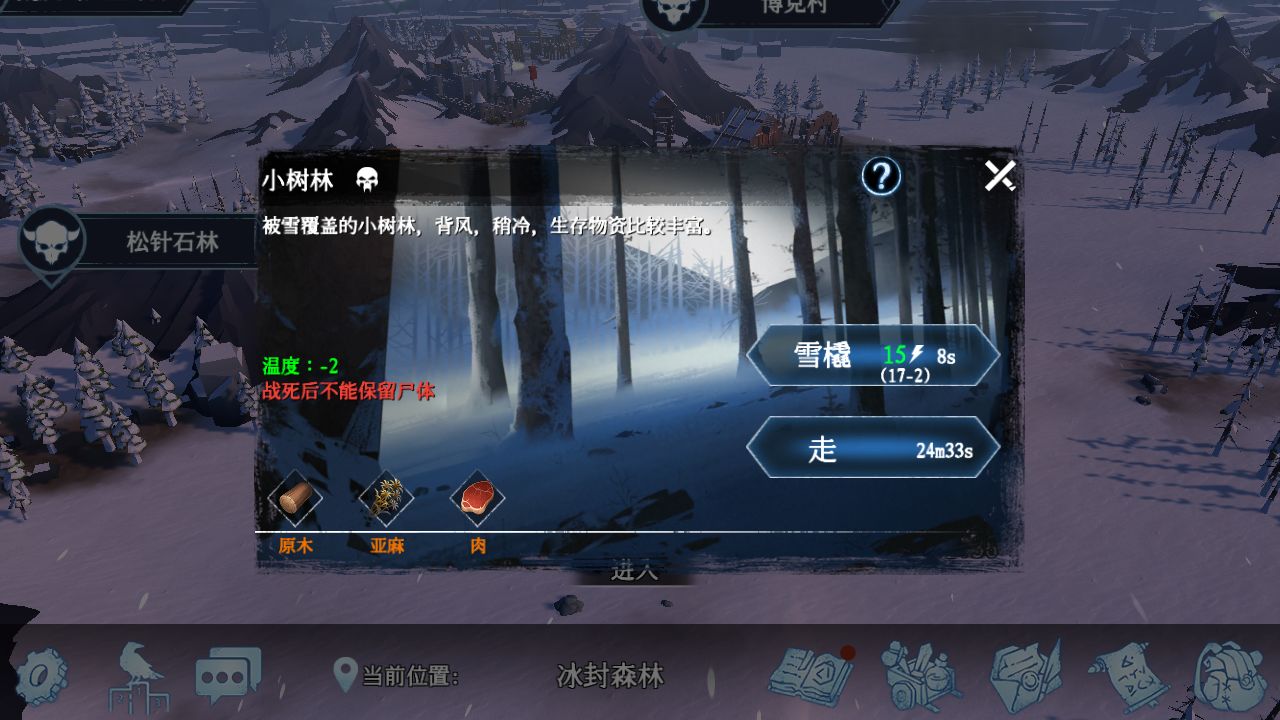Viewport: 1280px width, 720px height.
Task: Select the 原木 log resource thumbnail
Action: tap(296, 503)
